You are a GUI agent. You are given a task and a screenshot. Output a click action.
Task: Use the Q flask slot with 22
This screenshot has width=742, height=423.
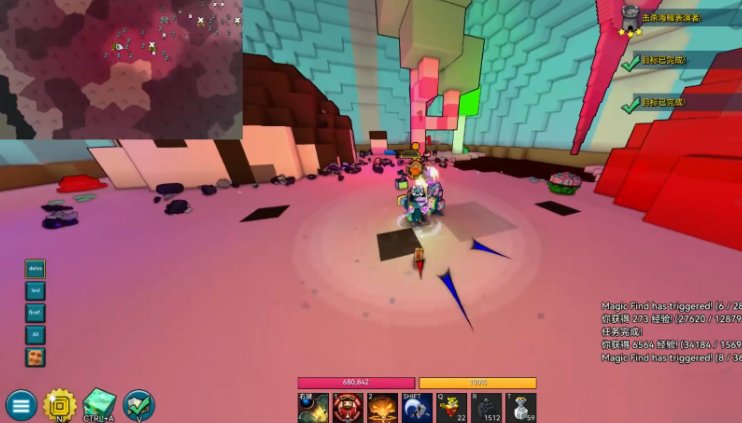coord(452,408)
